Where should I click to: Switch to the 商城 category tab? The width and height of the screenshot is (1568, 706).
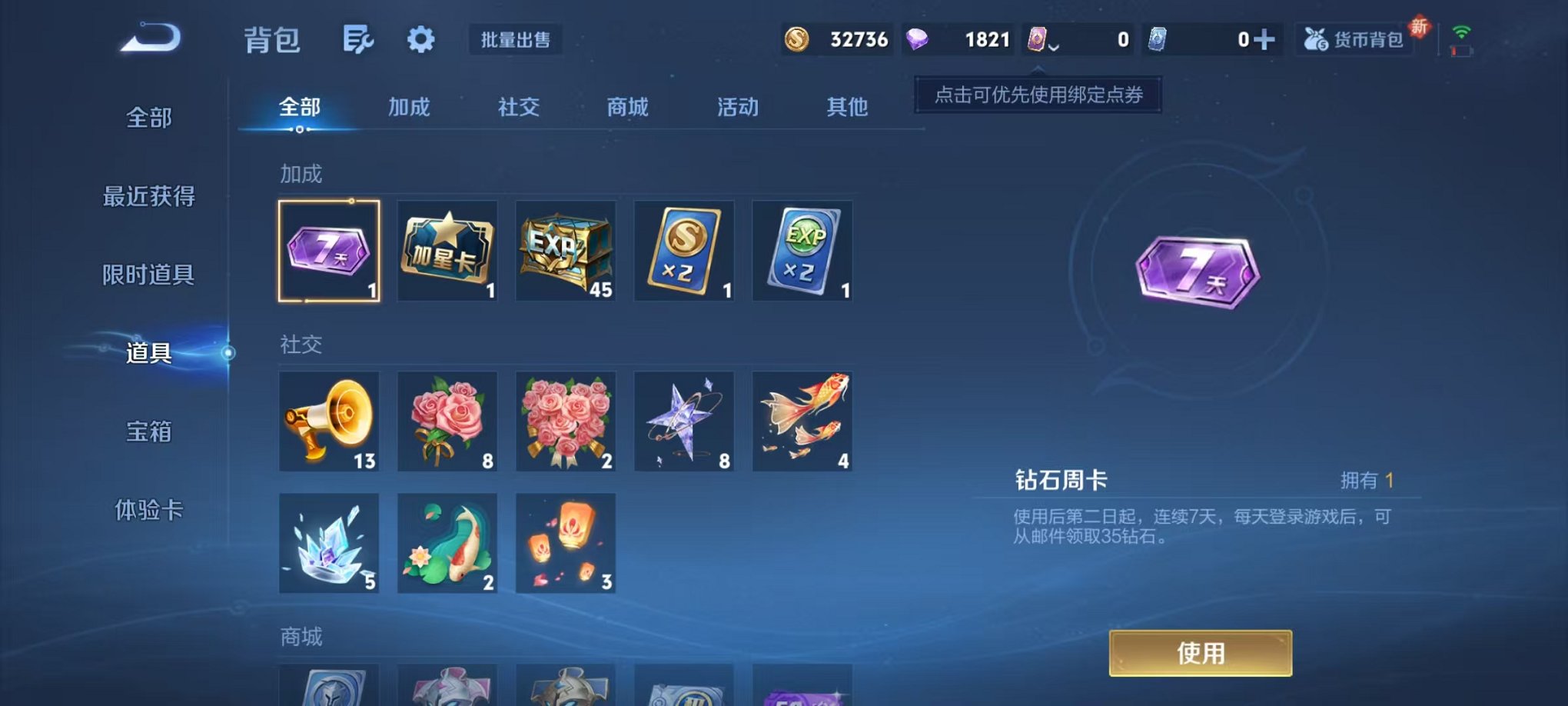pyautogui.click(x=626, y=108)
